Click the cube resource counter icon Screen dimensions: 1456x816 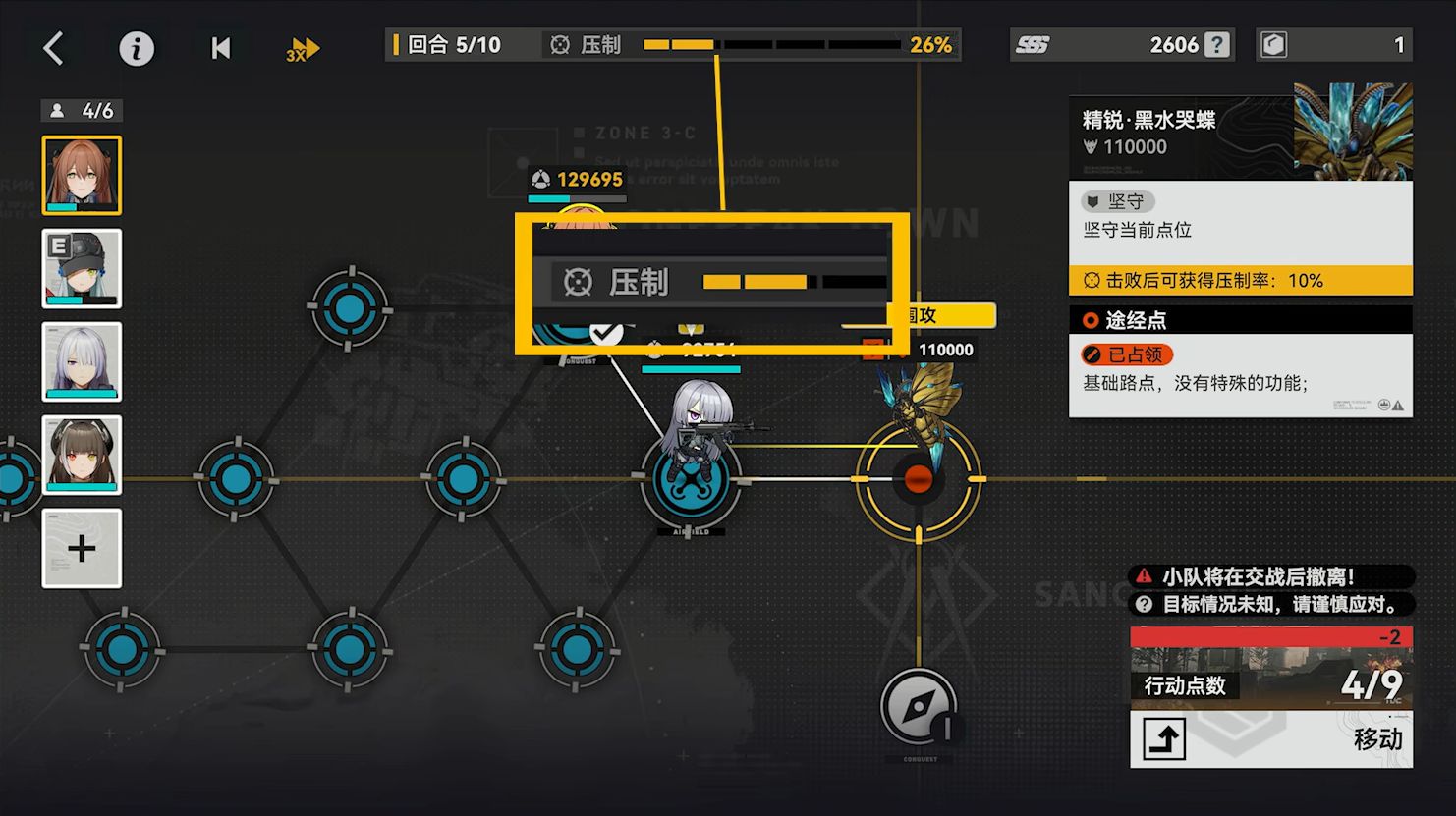coord(1274,45)
